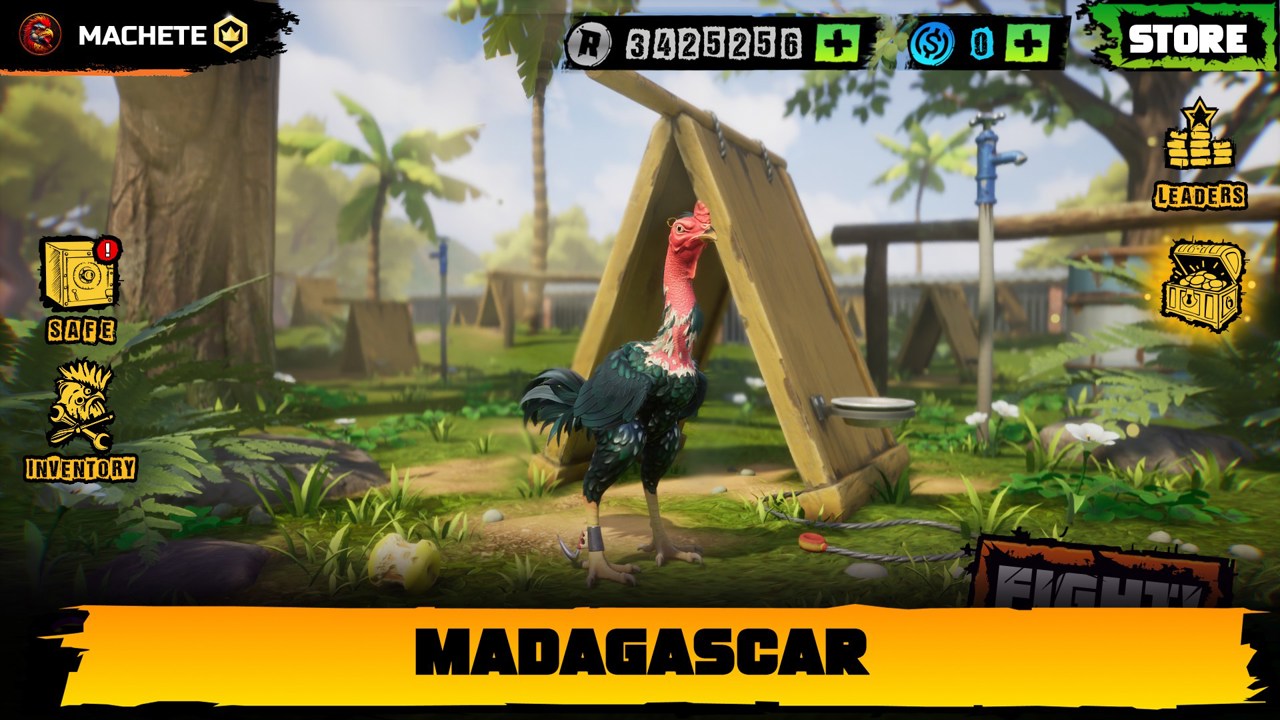Viewport: 1280px width, 720px height.
Task: Add blue coin currency with plus button
Action: click(x=1027, y=43)
